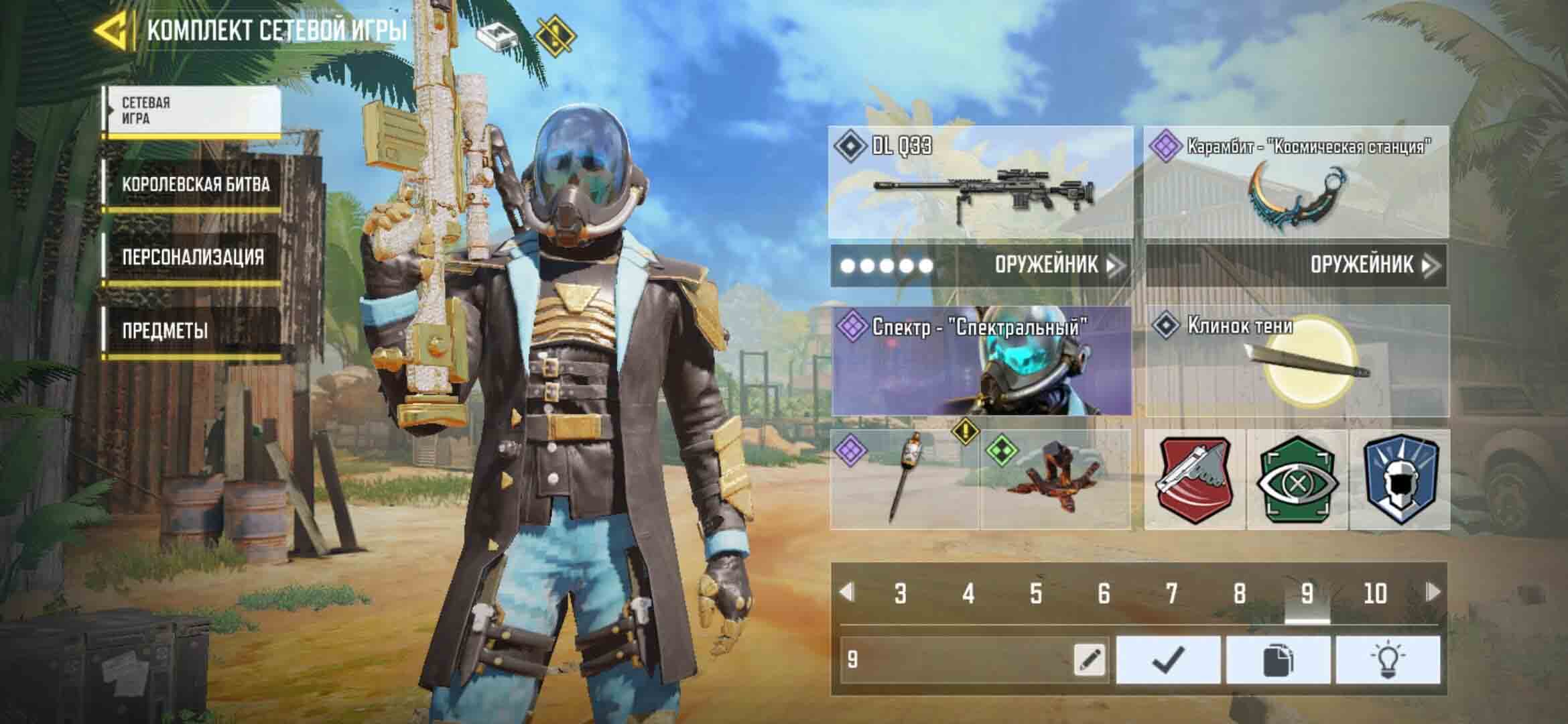This screenshot has width=1568, height=724.
Task: Choose the green eye perk badge
Action: click(x=1297, y=480)
